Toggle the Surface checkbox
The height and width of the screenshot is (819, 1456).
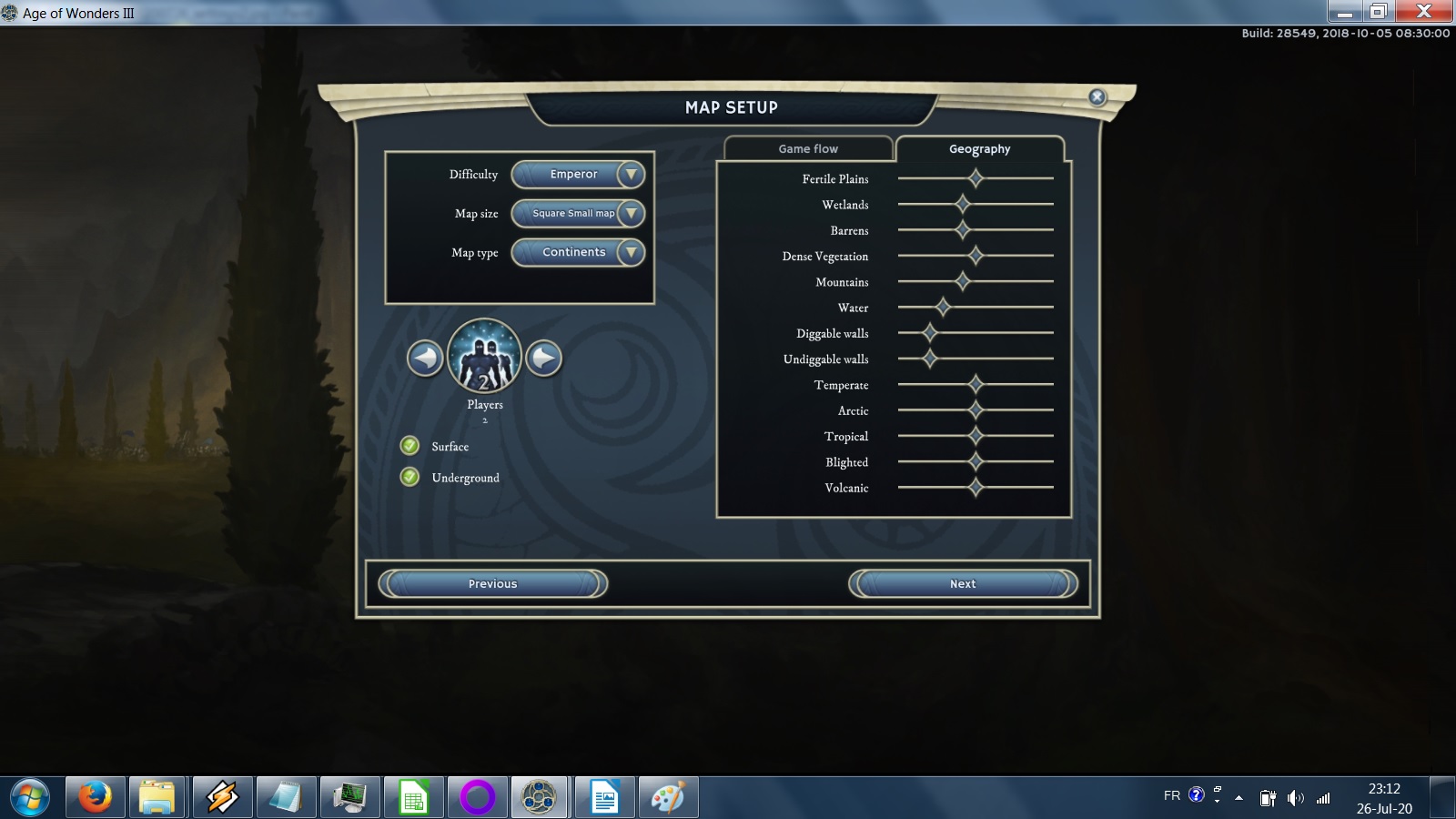coord(410,446)
